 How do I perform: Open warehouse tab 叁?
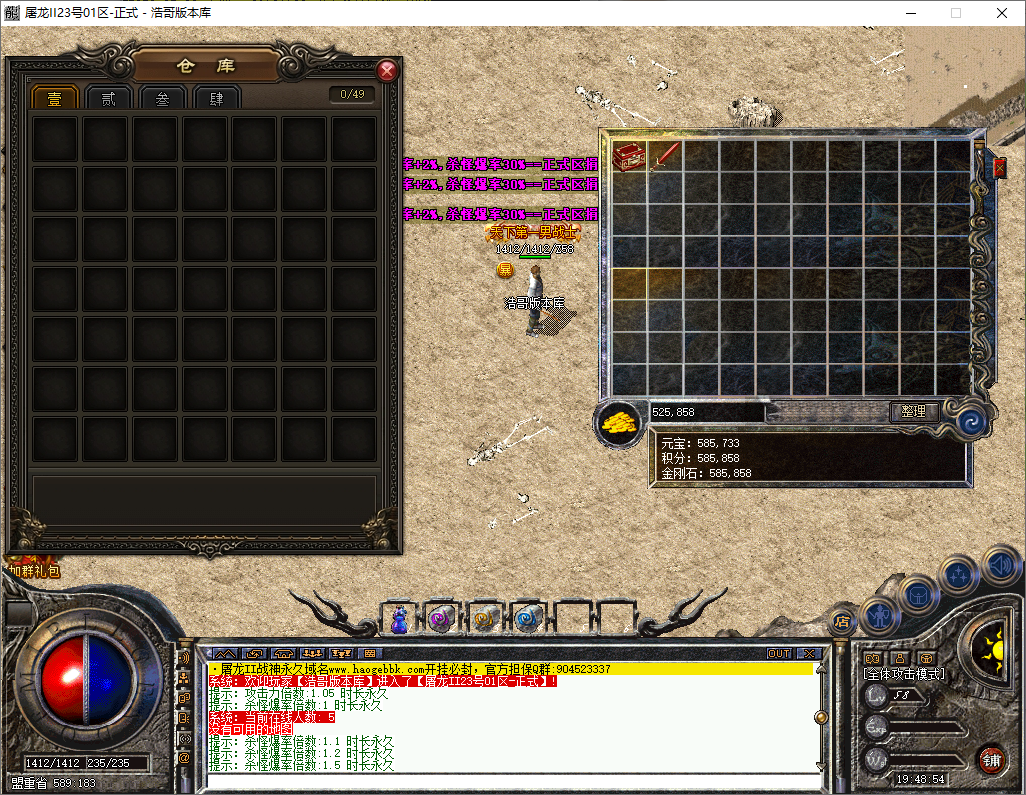163,98
